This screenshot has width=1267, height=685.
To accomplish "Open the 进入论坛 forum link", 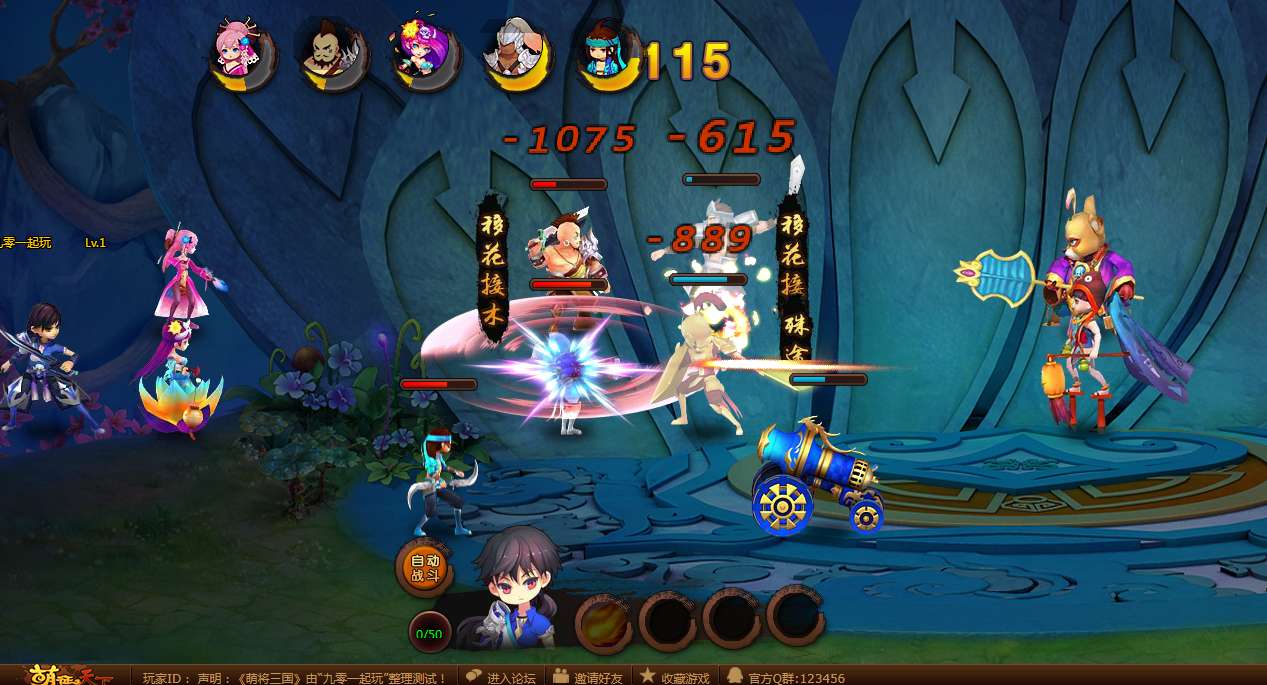I will tap(501, 677).
